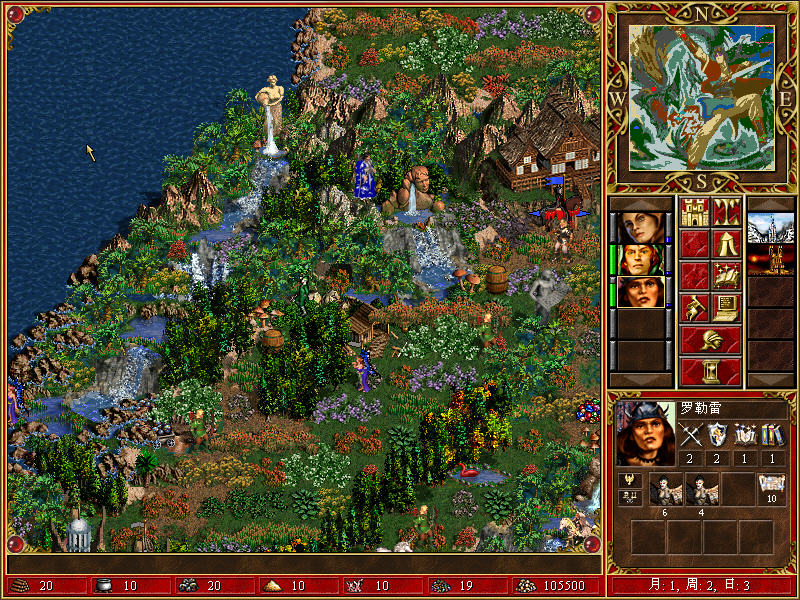Open adventure options with the horn-blower icon
The width and height of the screenshot is (800, 600).
[694, 307]
